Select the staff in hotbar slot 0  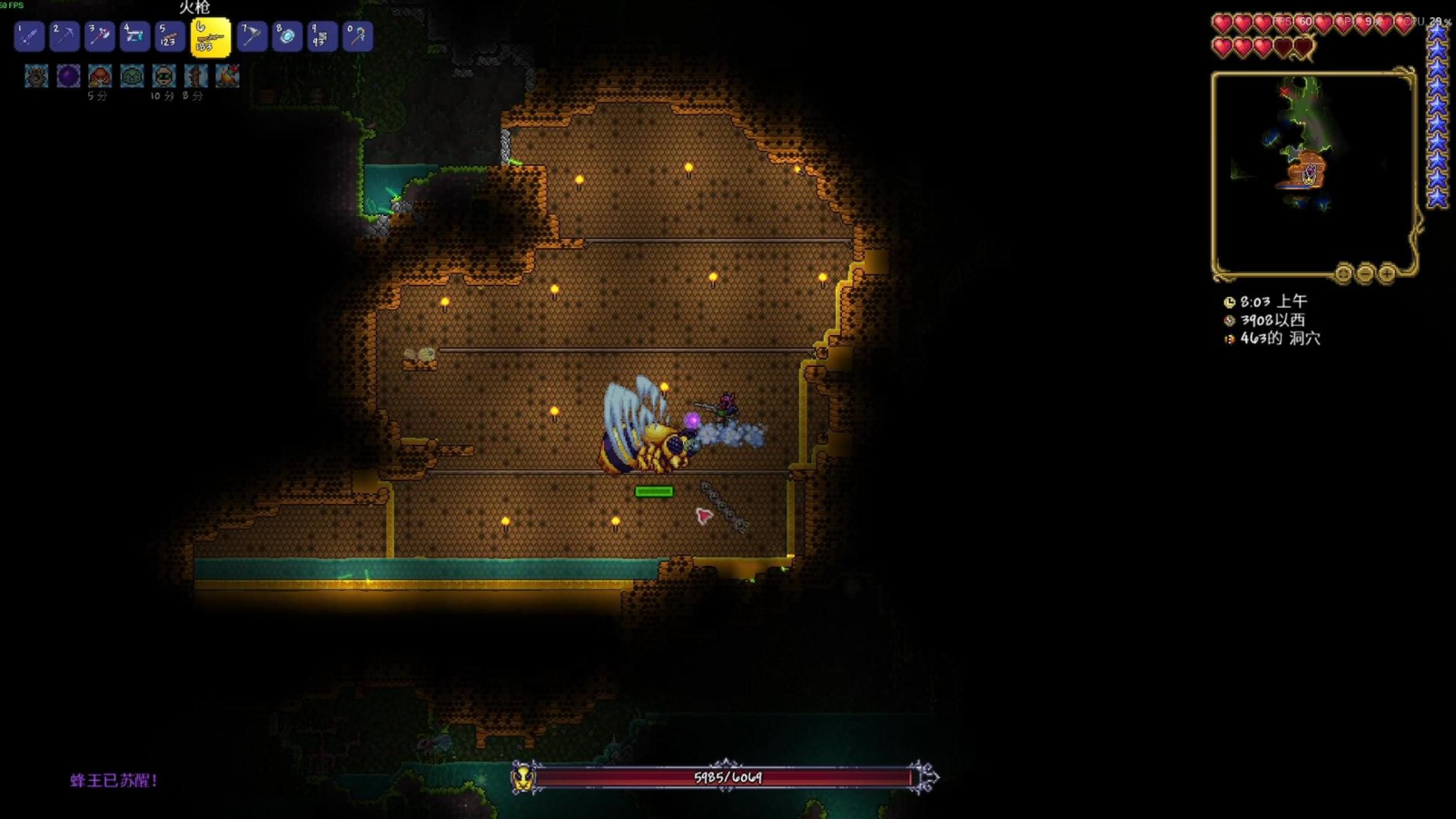[x=358, y=36]
